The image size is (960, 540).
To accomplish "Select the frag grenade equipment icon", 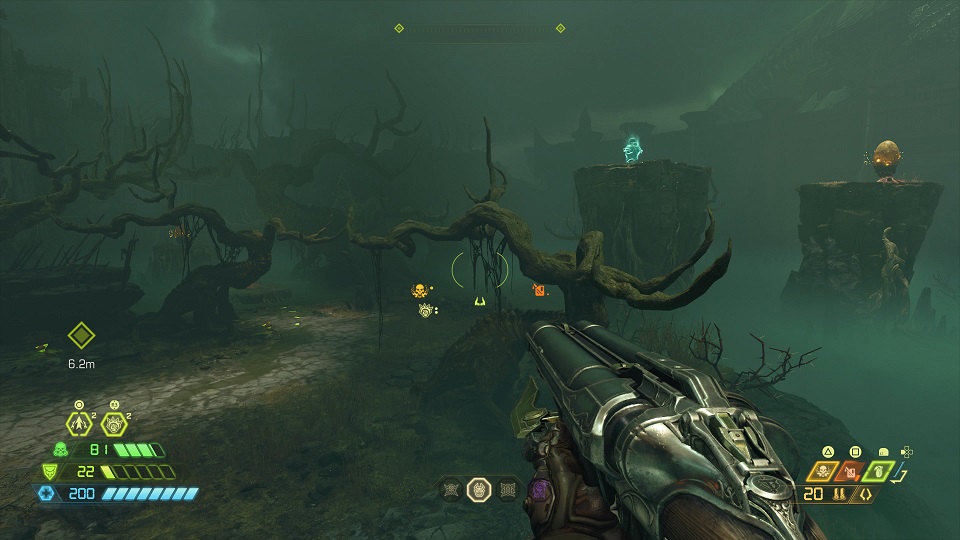I will click(x=80, y=423).
